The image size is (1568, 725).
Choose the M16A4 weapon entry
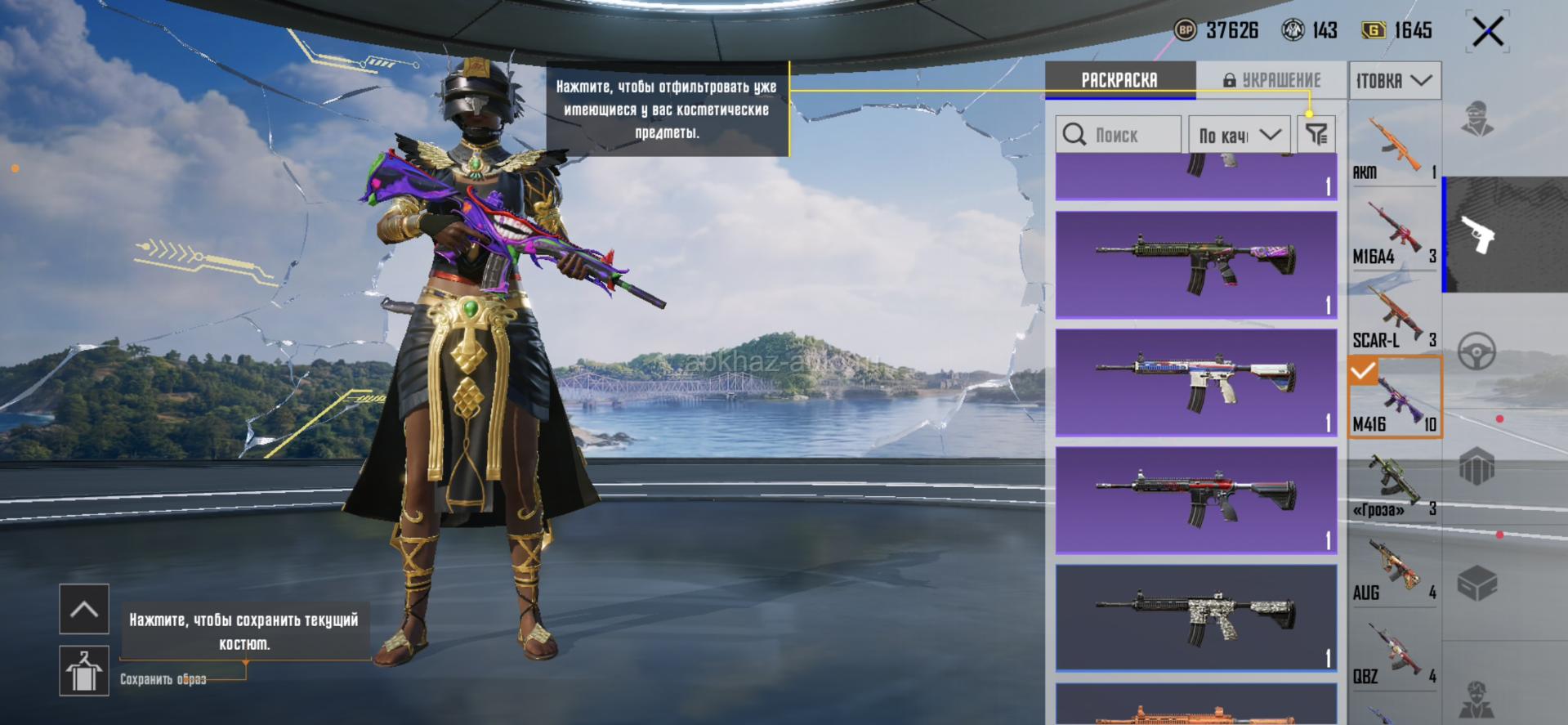[1394, 232]
